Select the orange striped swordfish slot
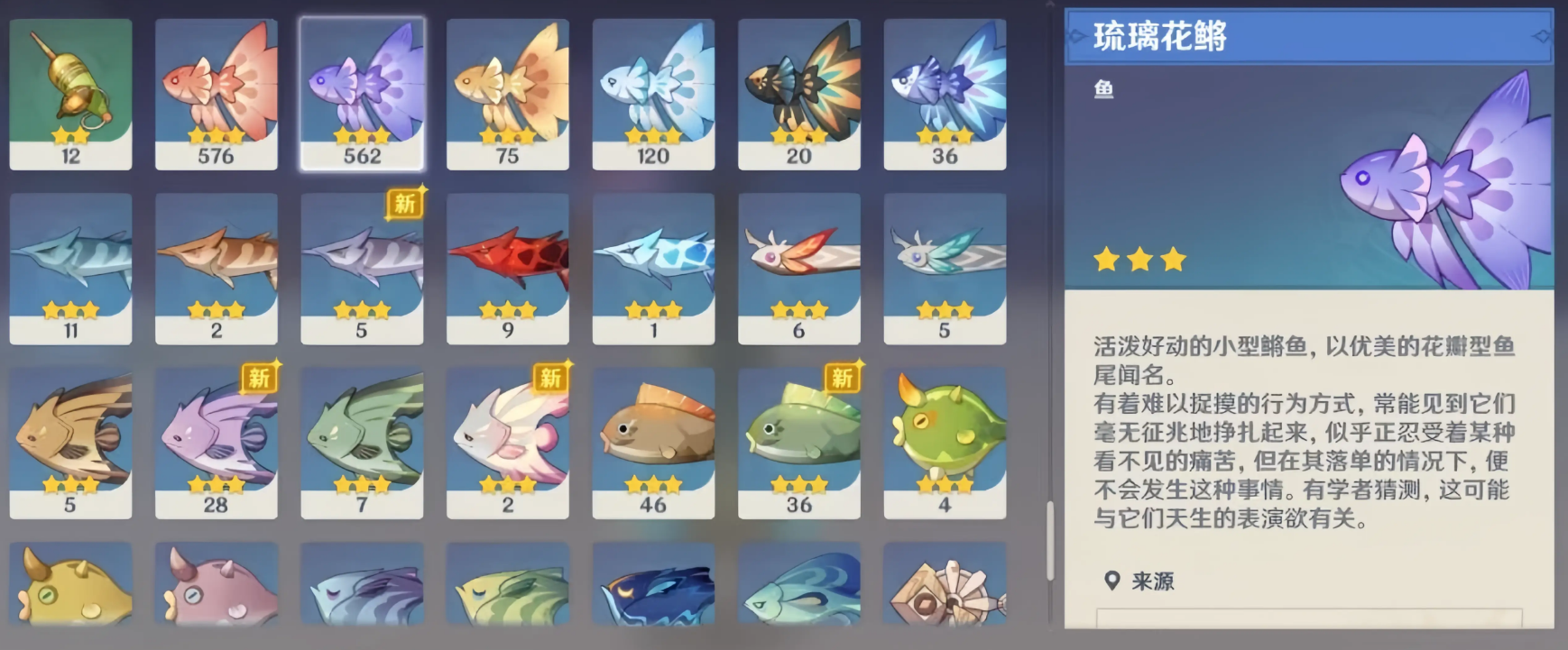Viewport: 1568px width, 650px height. [217, 269]
